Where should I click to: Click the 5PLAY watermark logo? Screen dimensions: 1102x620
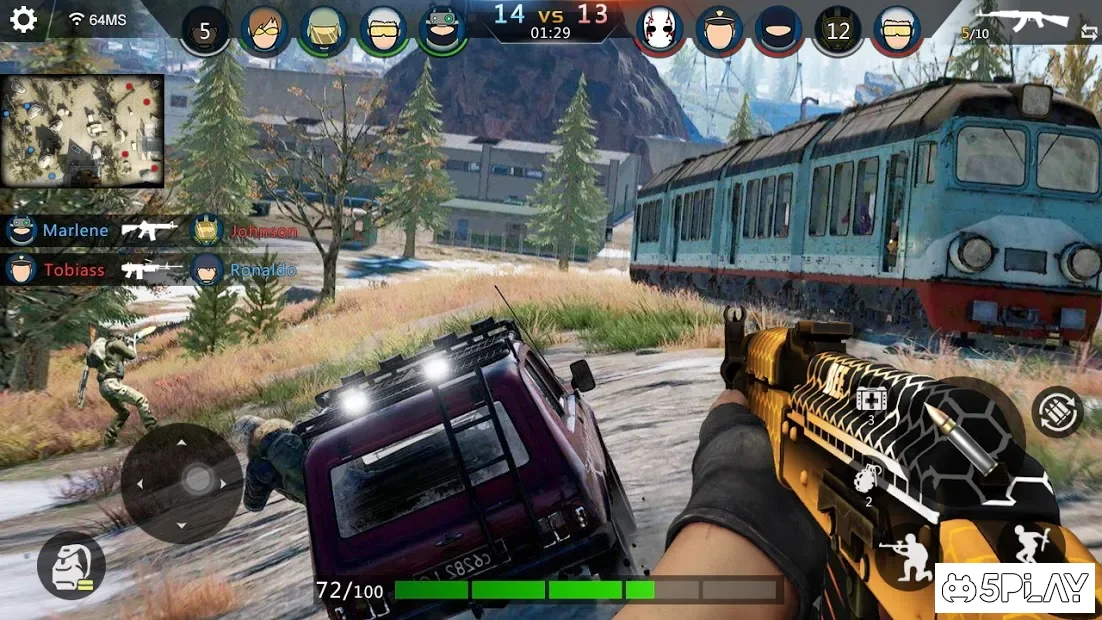[1016, 588]
